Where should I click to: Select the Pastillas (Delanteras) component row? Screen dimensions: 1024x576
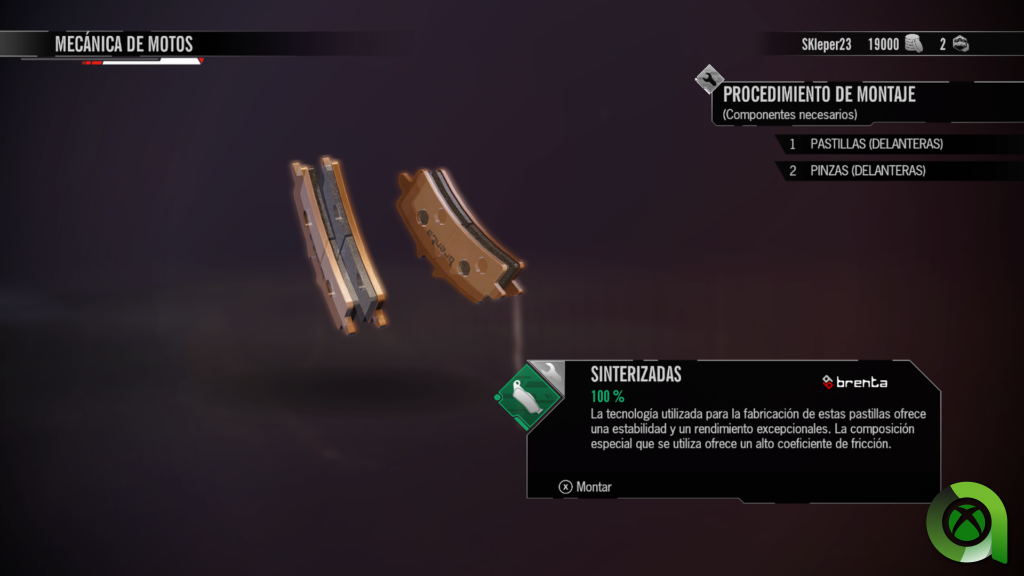(x=876, y=144)
